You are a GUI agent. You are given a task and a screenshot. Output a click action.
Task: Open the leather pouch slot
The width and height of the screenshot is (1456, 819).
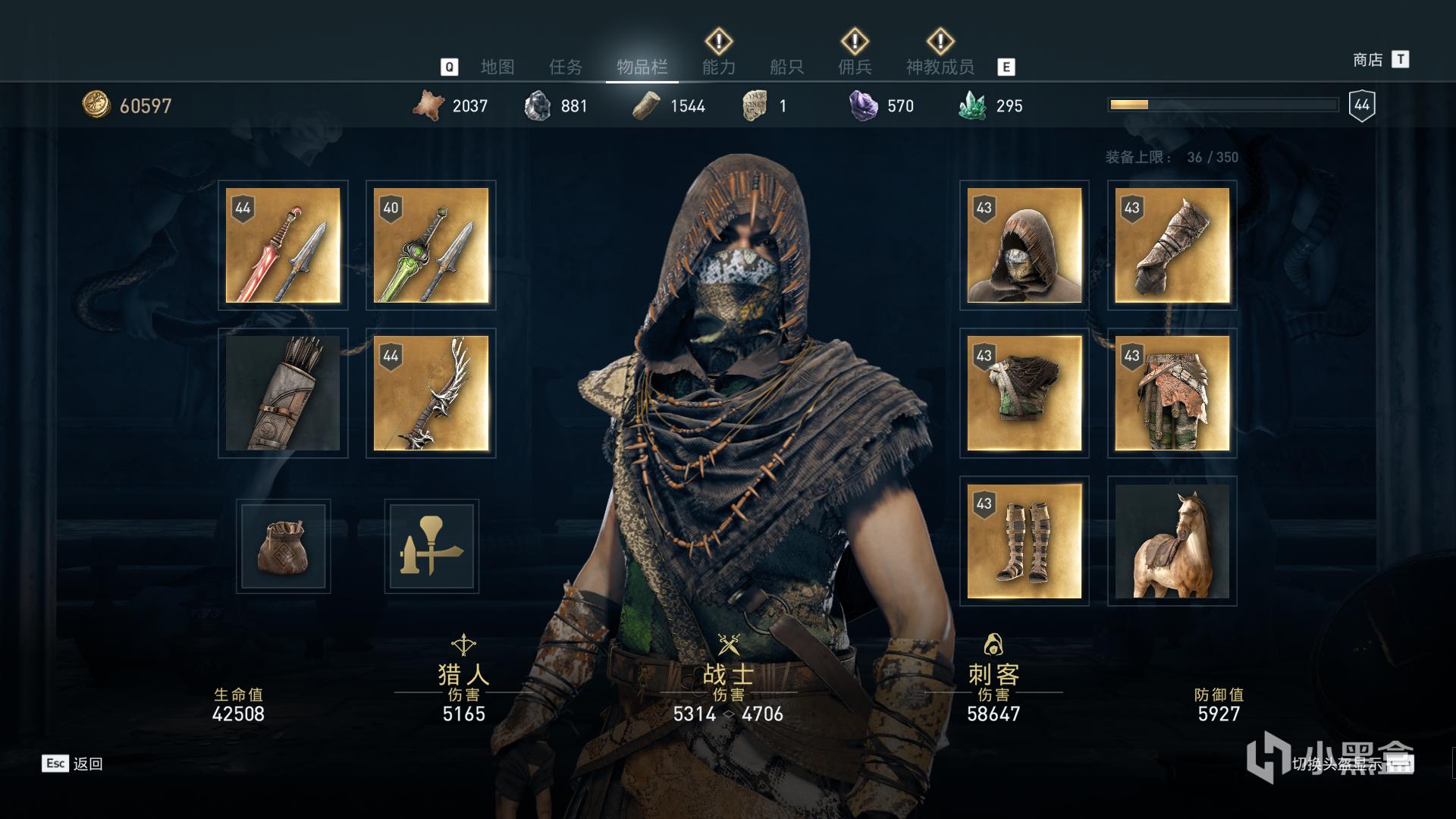click(283, 546)
